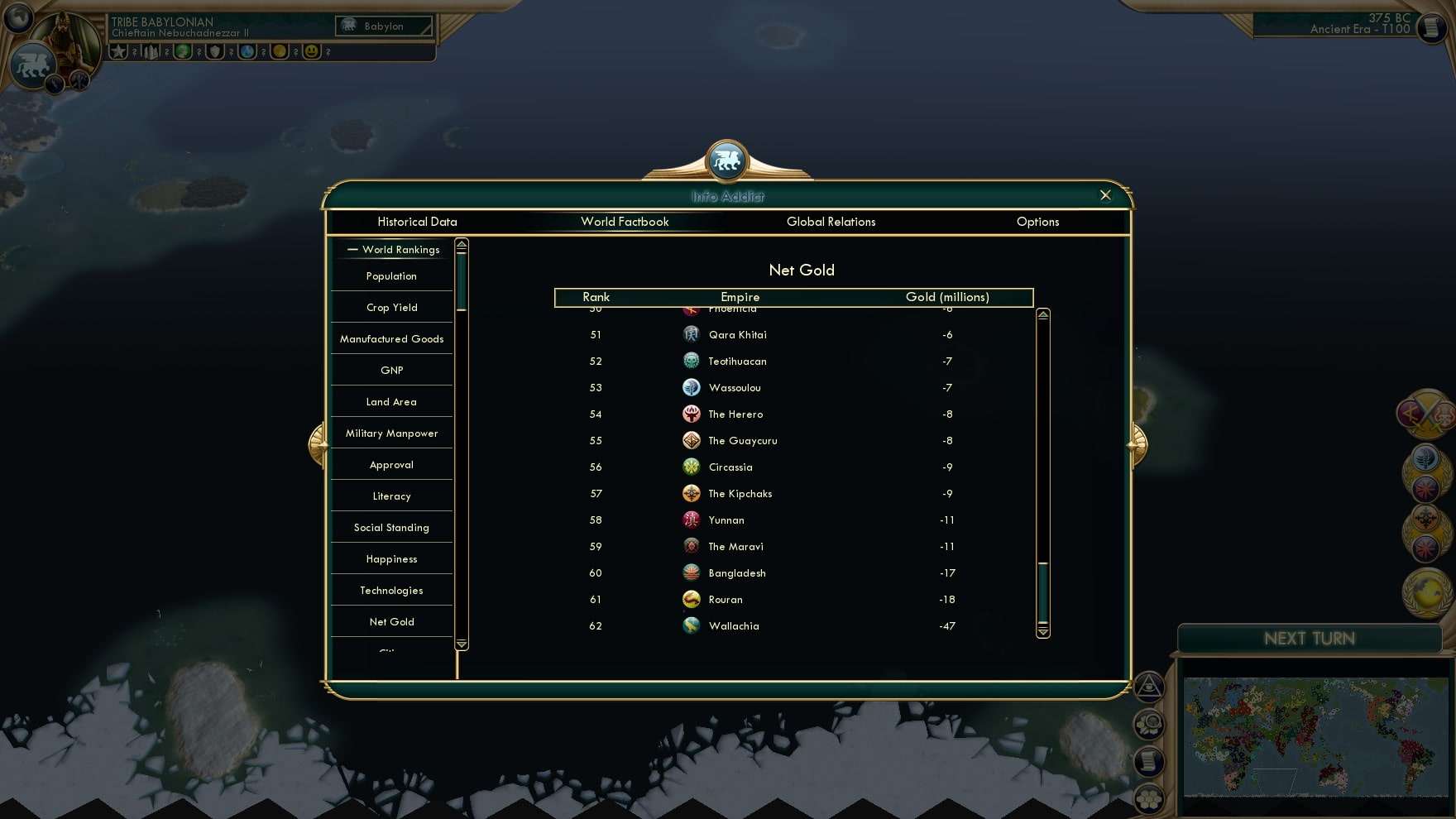
Task: Select the Military Manpower ranking category
Action: tap(391, 433)
